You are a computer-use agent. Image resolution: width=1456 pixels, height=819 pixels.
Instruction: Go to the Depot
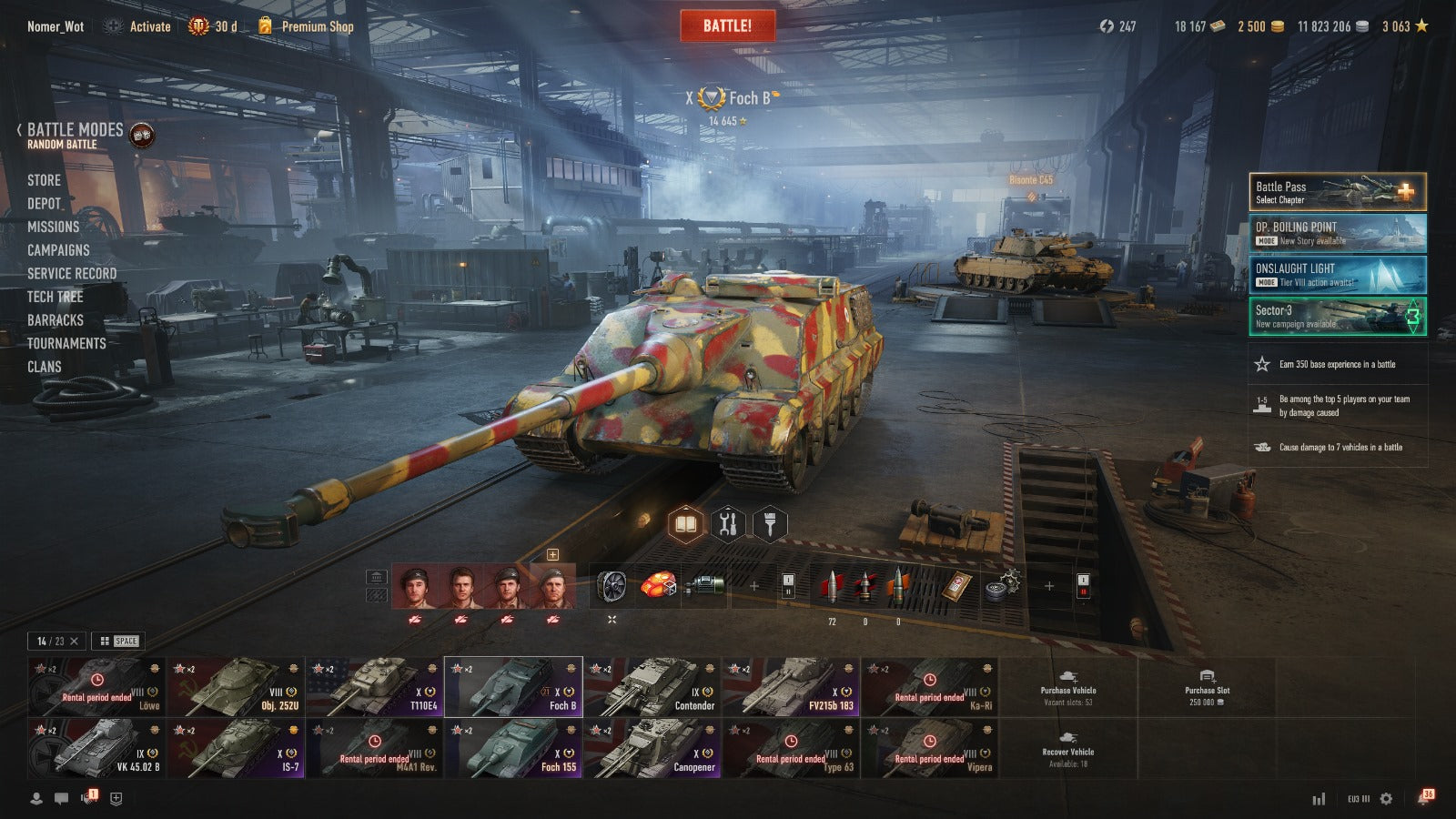[44, 204]
